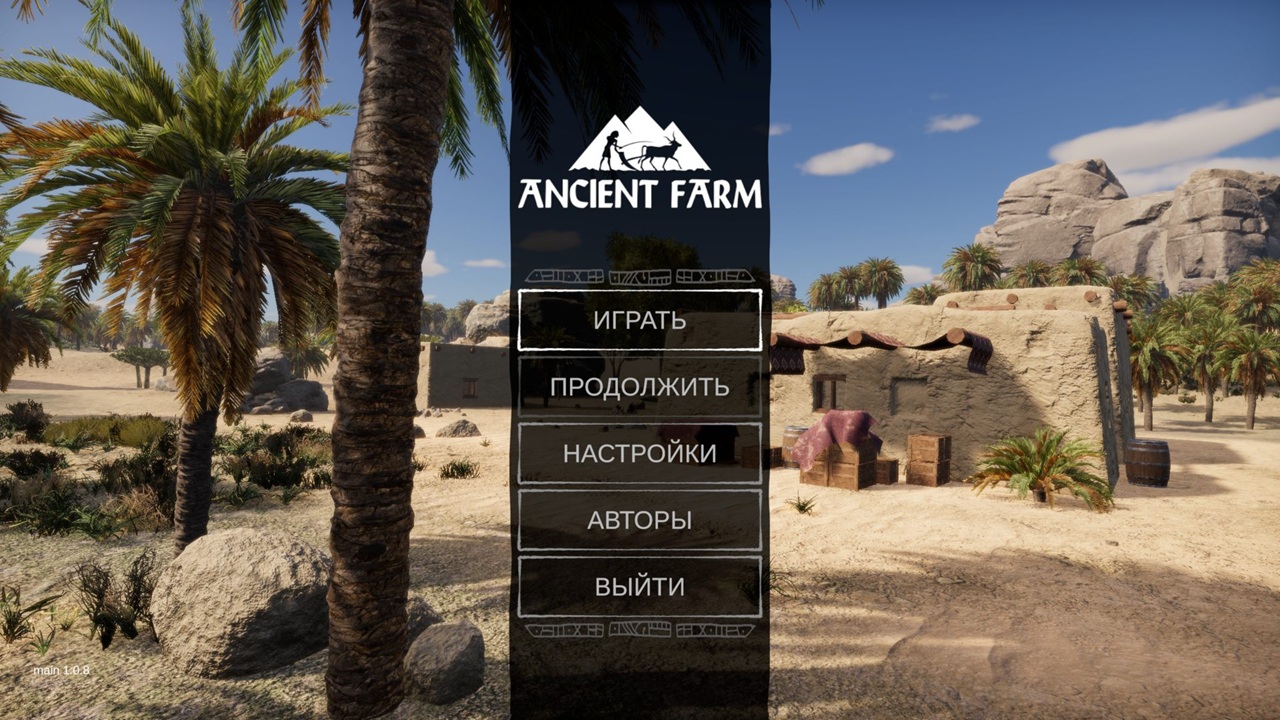Screen dimensions: 1280x720
Task: Click the hieroglyph ornament below ВЫЙТИ
Action: pos(640,628)
